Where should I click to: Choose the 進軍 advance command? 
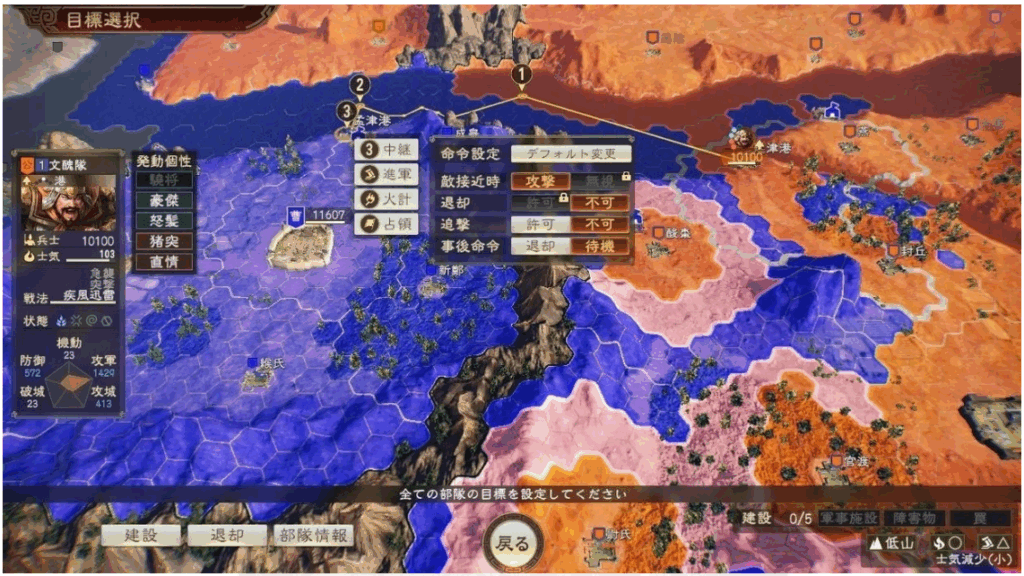pyautogui.click(x=385, y=174)
